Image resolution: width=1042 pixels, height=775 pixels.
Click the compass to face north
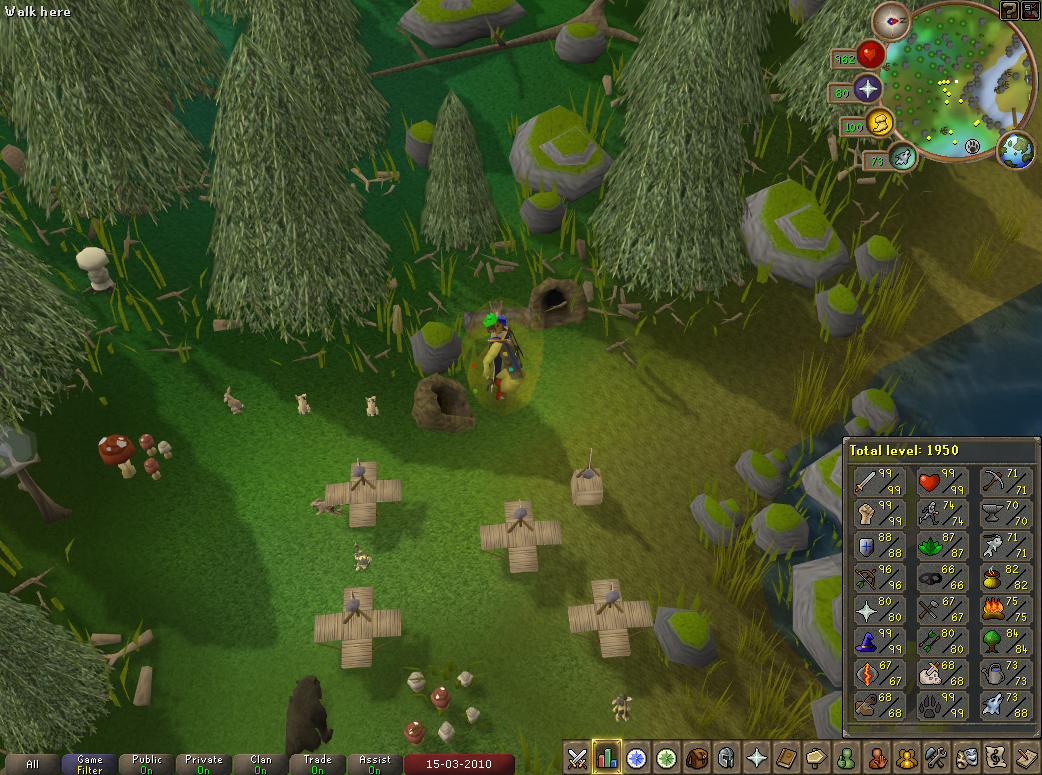[x=890, y=20]
